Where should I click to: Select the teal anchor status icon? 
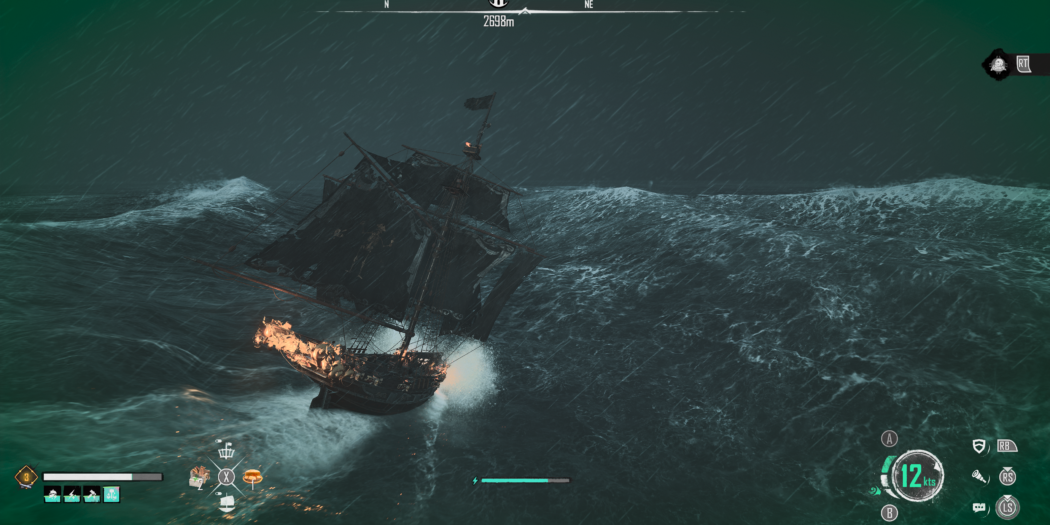click(x=111, y=494)
